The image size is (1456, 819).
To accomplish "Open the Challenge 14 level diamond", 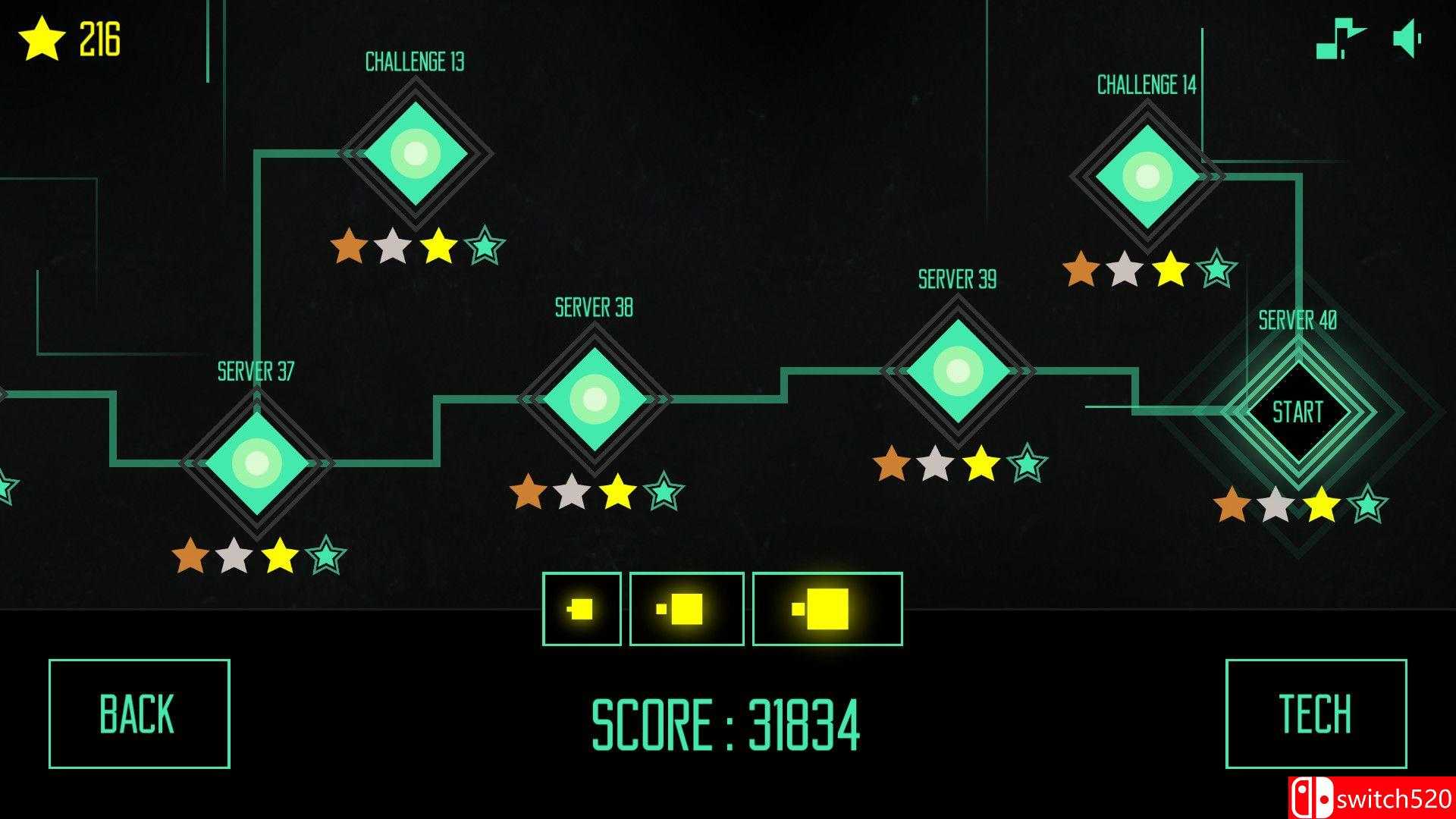I will pyautogui.click(x=1147, y=177).
